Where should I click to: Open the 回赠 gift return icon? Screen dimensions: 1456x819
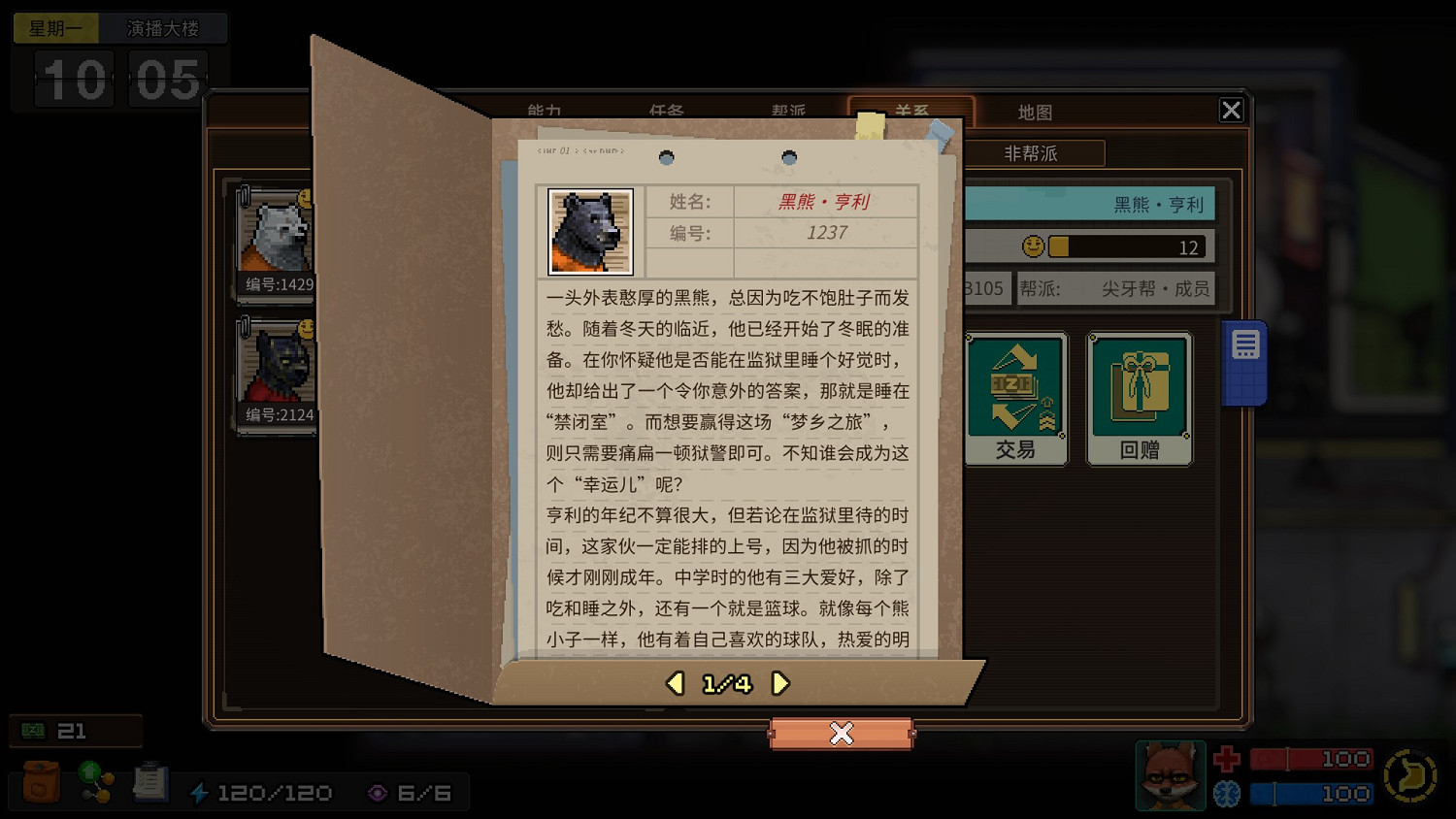click(x=1140, y=398)
